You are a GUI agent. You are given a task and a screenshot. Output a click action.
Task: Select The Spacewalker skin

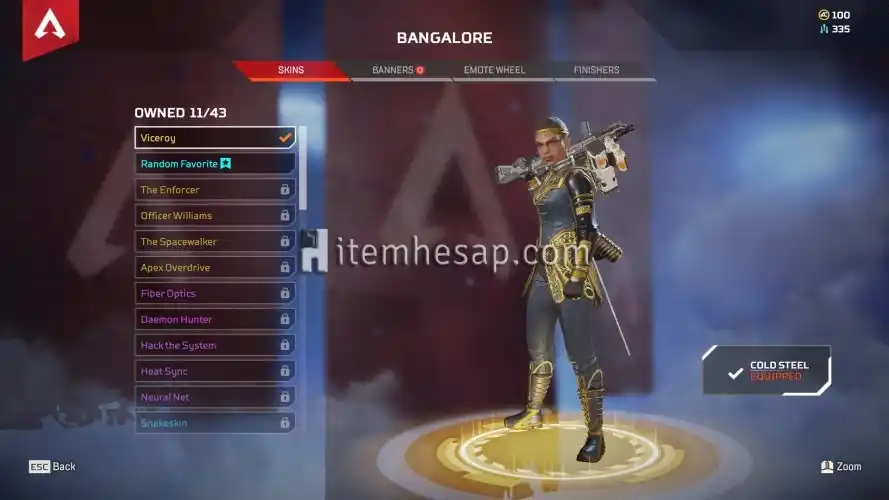(x=214, y=242)
